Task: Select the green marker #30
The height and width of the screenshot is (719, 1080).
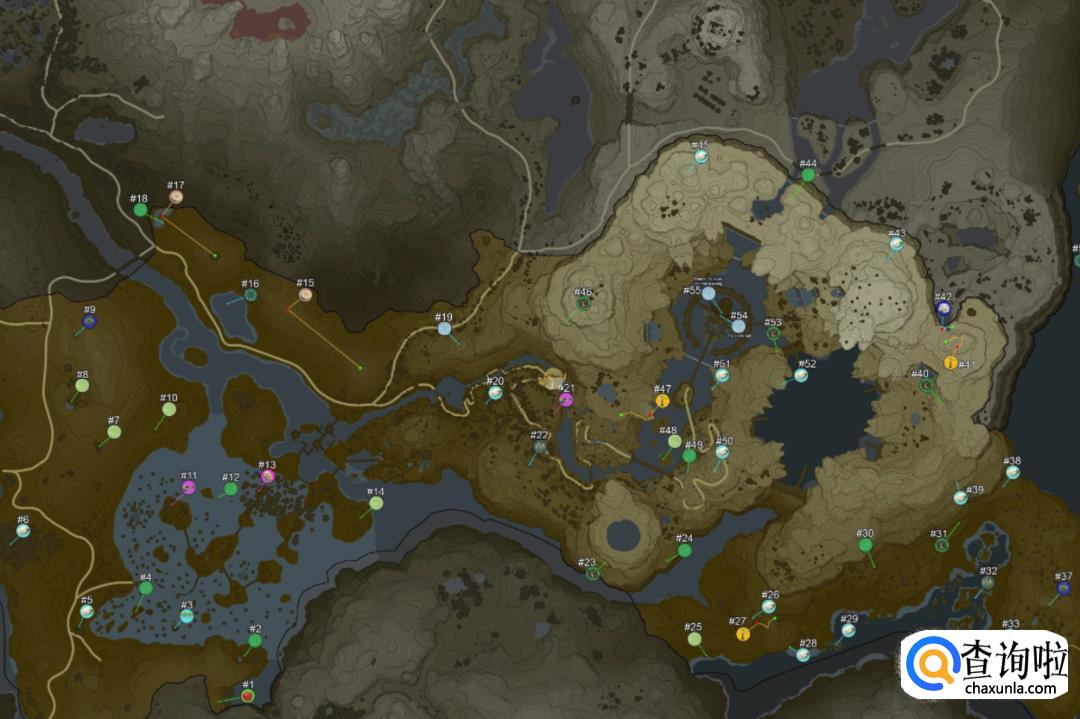Action: click(865, 545)
